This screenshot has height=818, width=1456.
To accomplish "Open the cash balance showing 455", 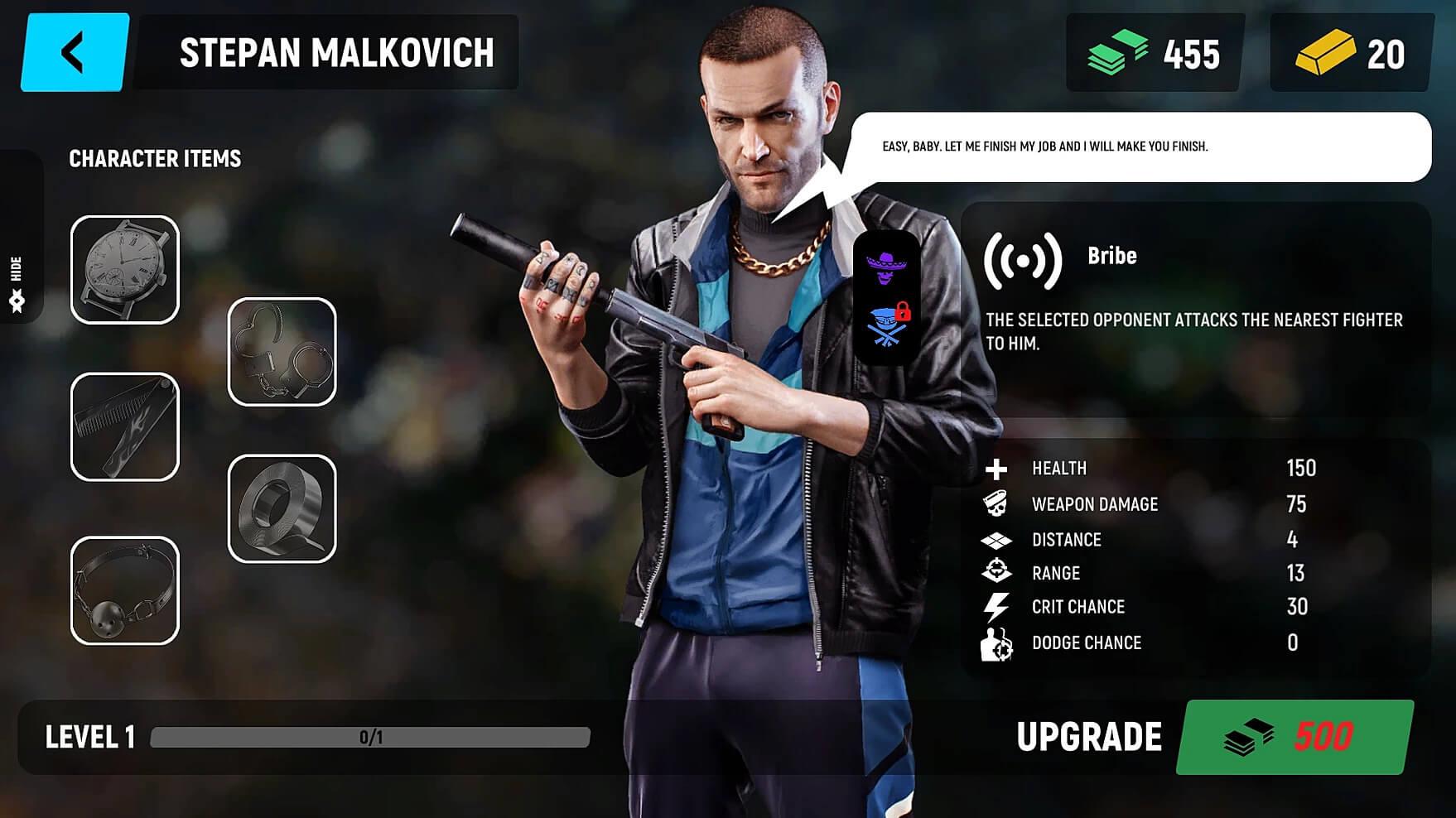I will [1155, 53].
